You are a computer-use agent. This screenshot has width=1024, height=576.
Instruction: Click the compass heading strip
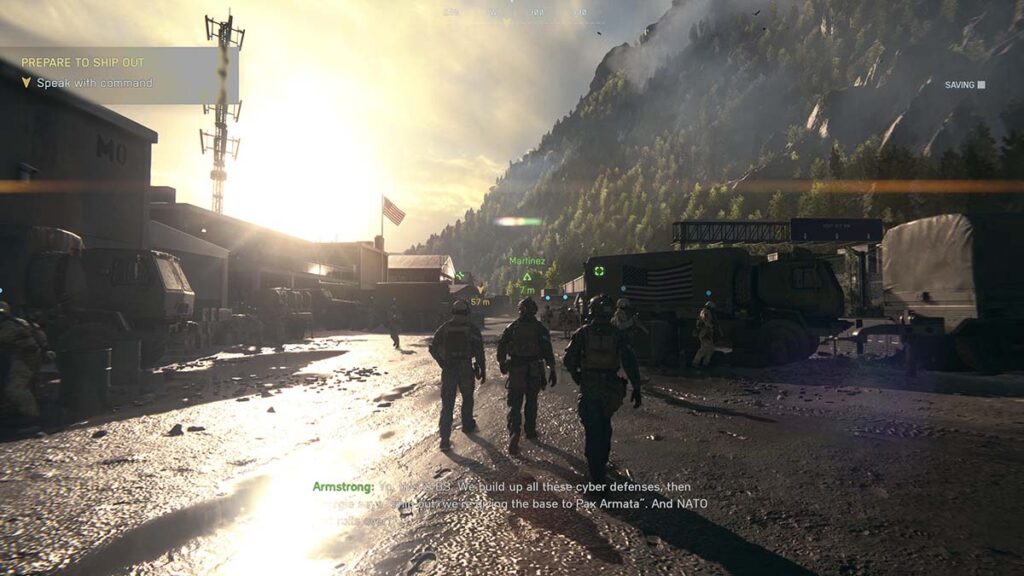point(512,13)
